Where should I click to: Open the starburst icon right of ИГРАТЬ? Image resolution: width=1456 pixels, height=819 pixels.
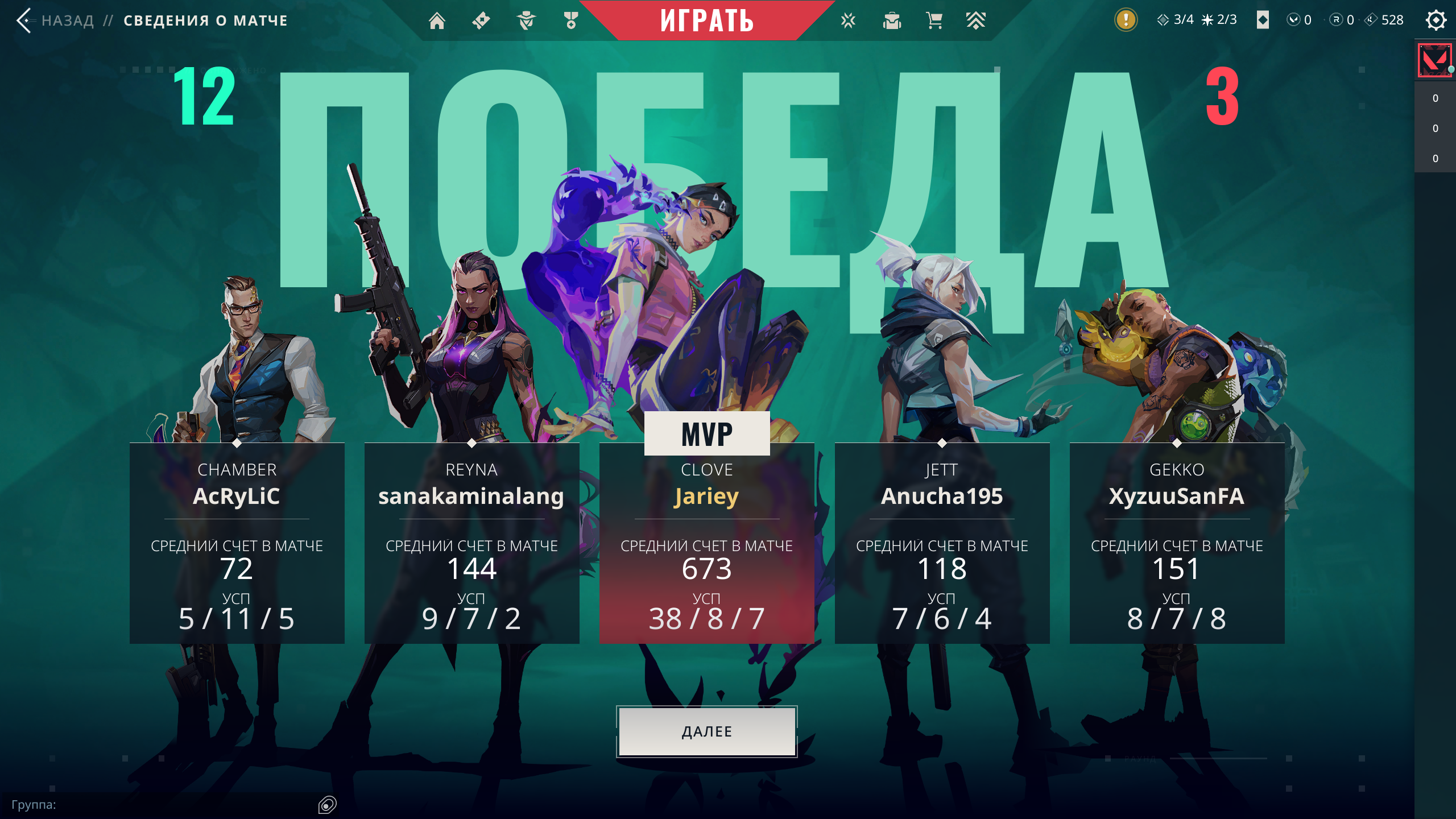point(848,20)
